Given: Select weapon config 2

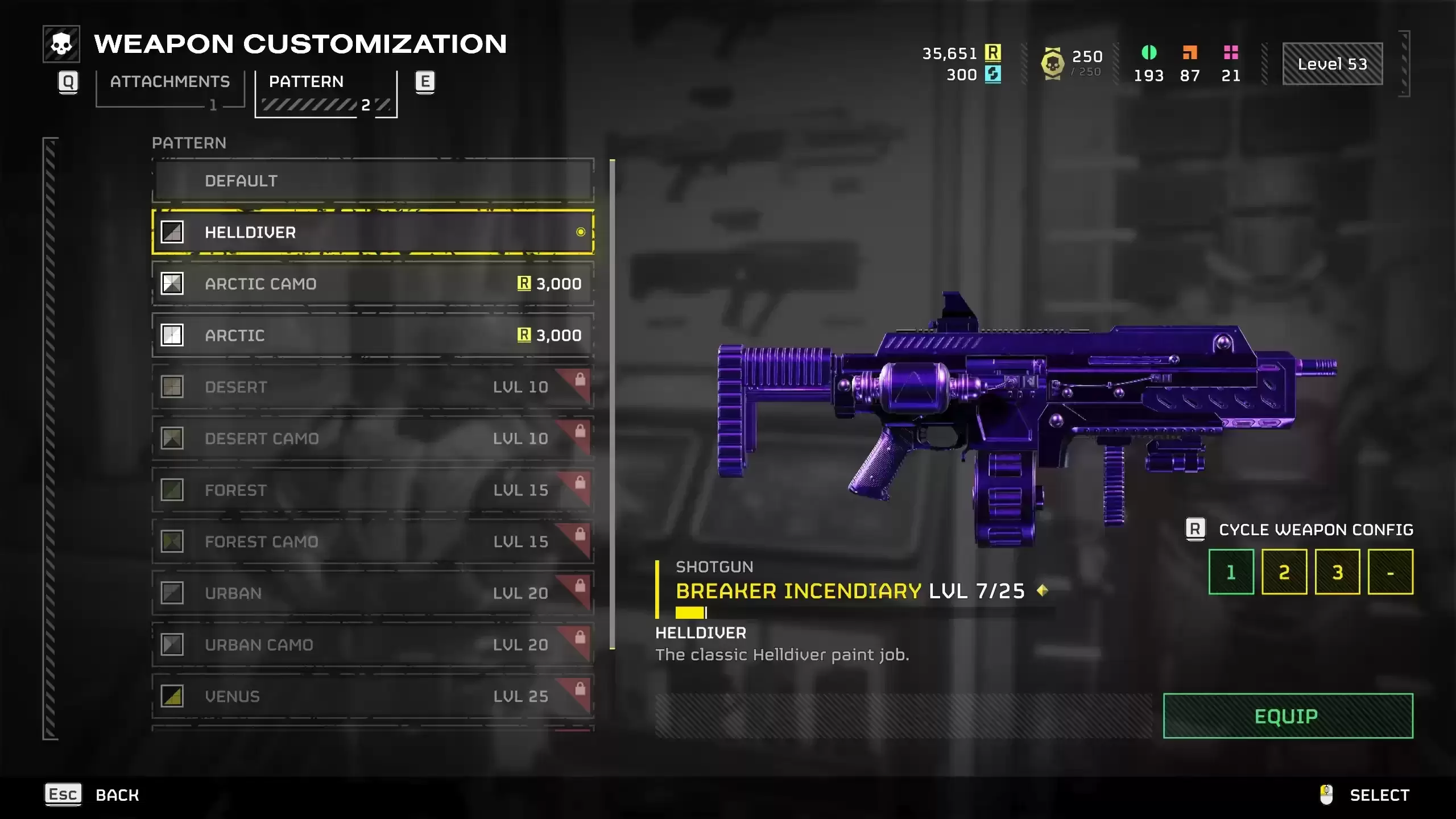Looking at the screenshot, I should 1284,572.
